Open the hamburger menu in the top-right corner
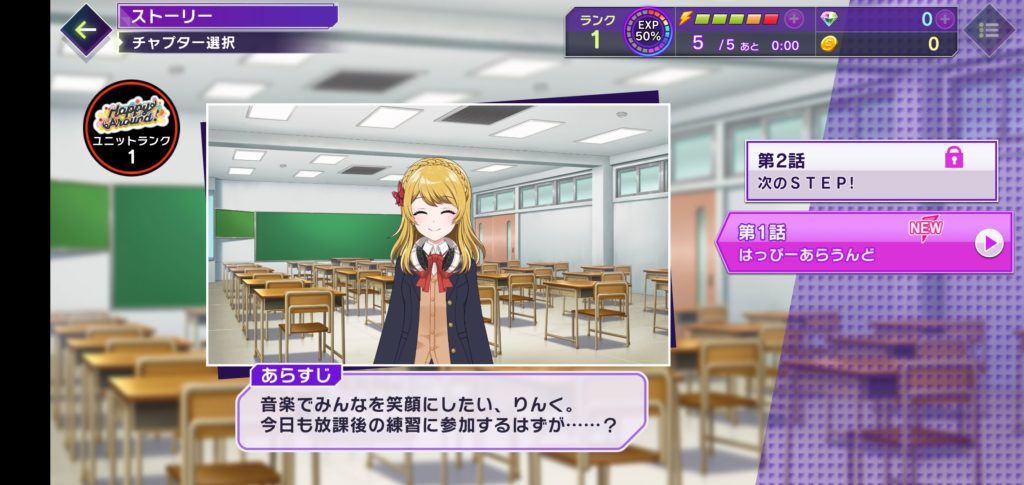 989,30
